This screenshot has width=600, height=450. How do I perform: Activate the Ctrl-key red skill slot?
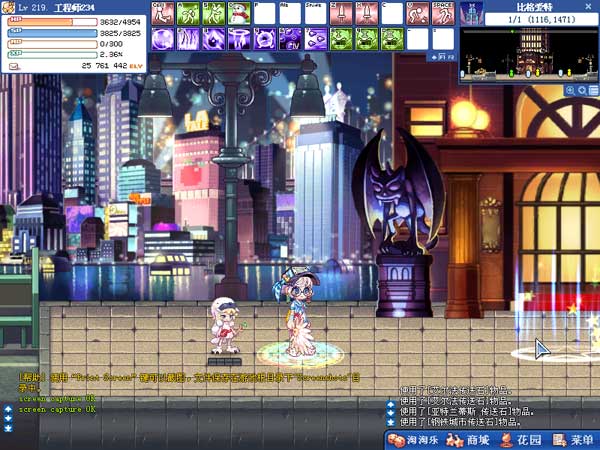(160, 14)
